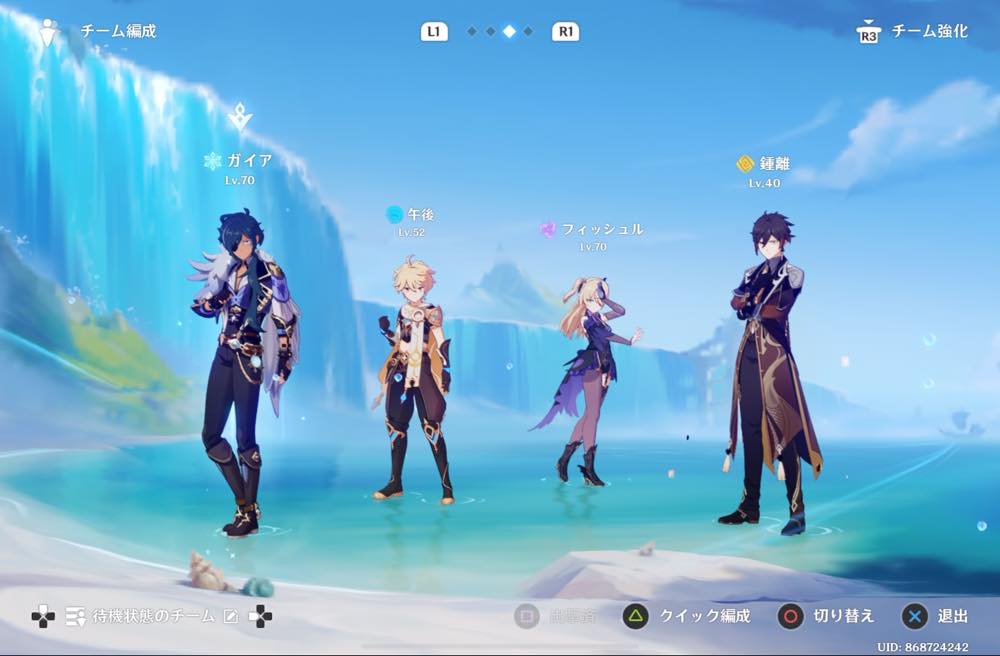Click the チーム編成 party setup header
Viewport: 1000px width, 656px height.
click(x=117, y=31)
